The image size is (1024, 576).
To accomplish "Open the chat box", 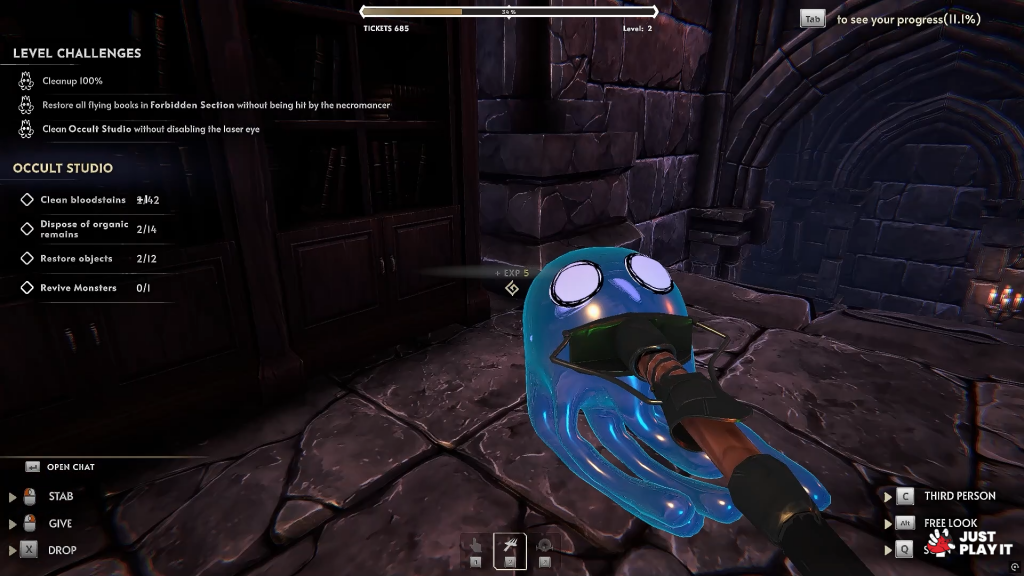I will click(x=70, y=467).
